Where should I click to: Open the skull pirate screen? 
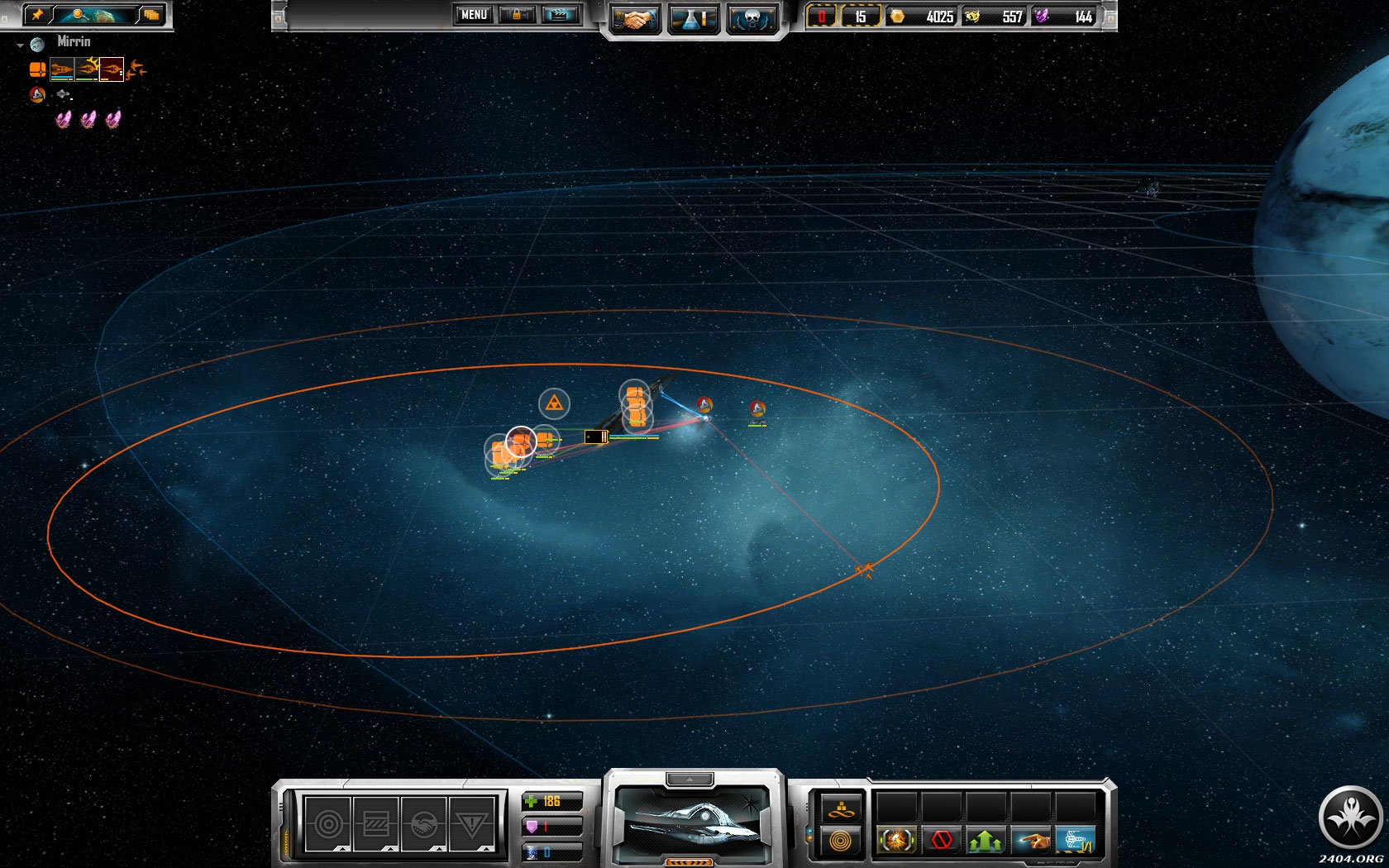(752, 19)
